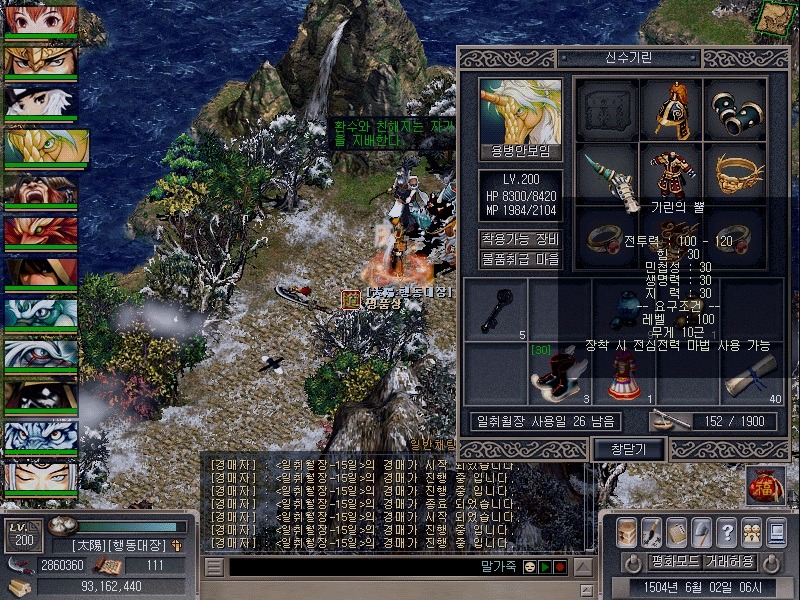The width and height of the screenshot is (800, 600).
Task: Select the red body armor slot
Action: [x=674, y=172]
